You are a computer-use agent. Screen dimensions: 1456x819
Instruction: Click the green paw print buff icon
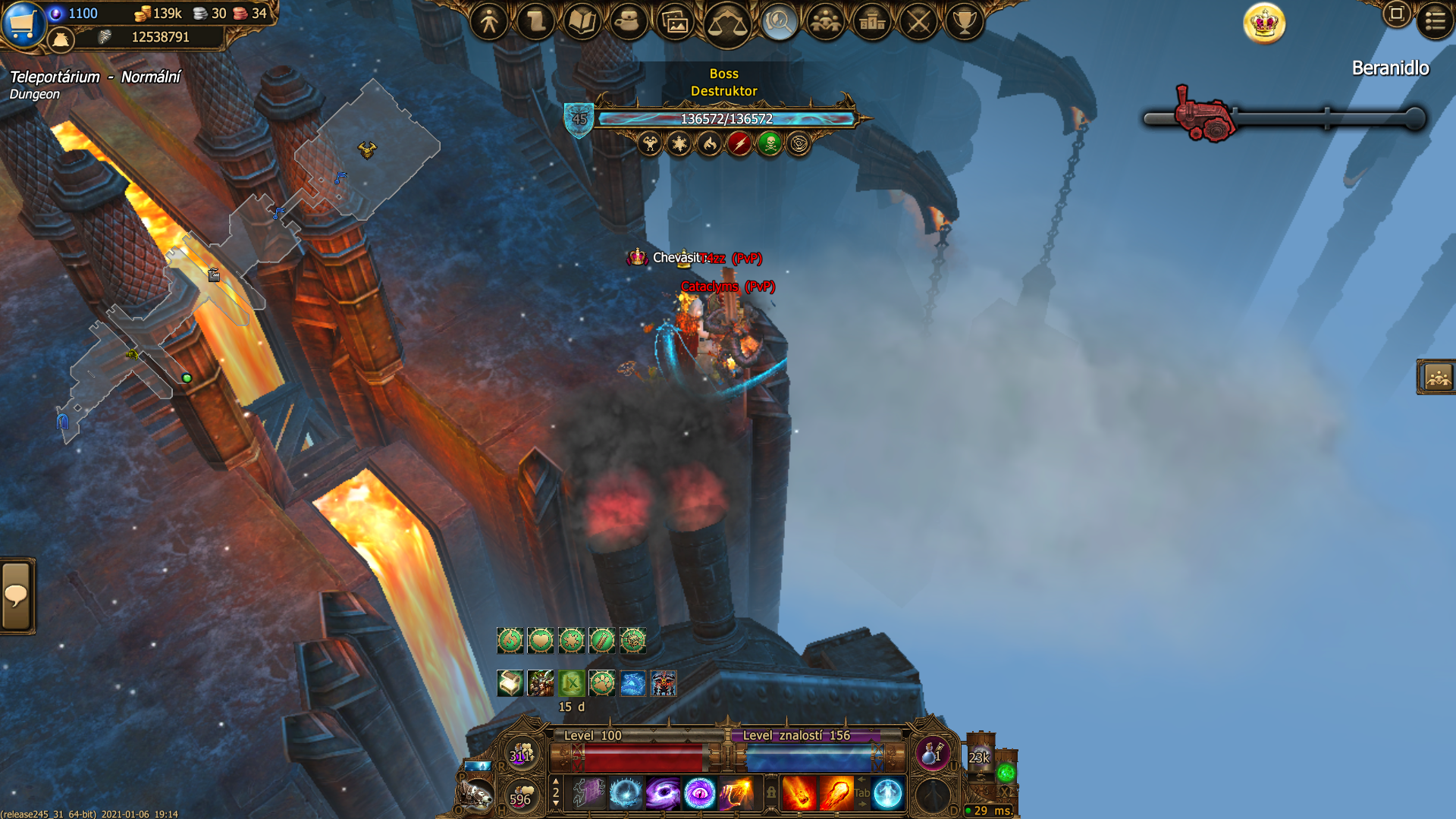point(602,683)
